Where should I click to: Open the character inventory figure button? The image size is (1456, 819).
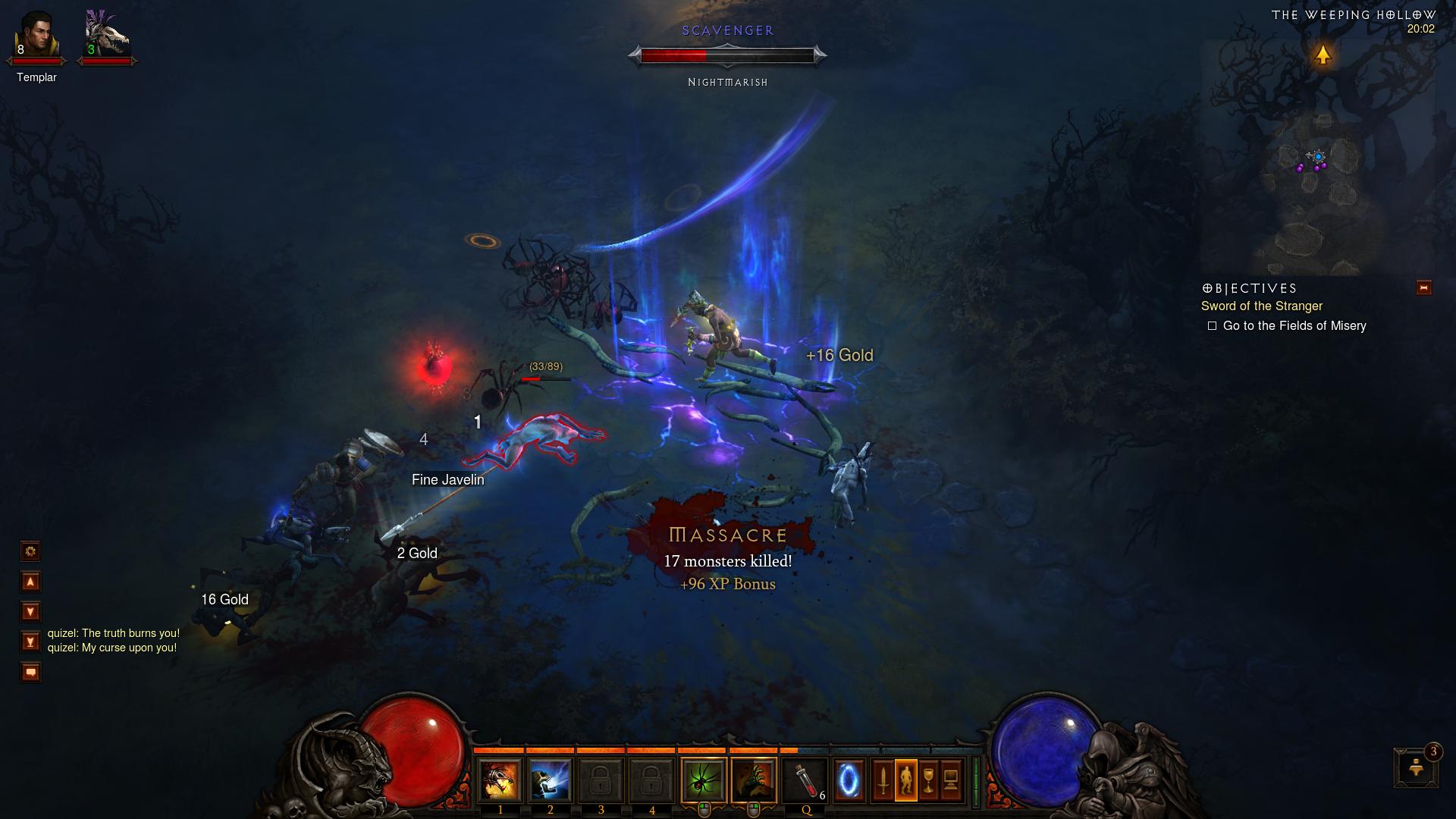coord(906,780)
